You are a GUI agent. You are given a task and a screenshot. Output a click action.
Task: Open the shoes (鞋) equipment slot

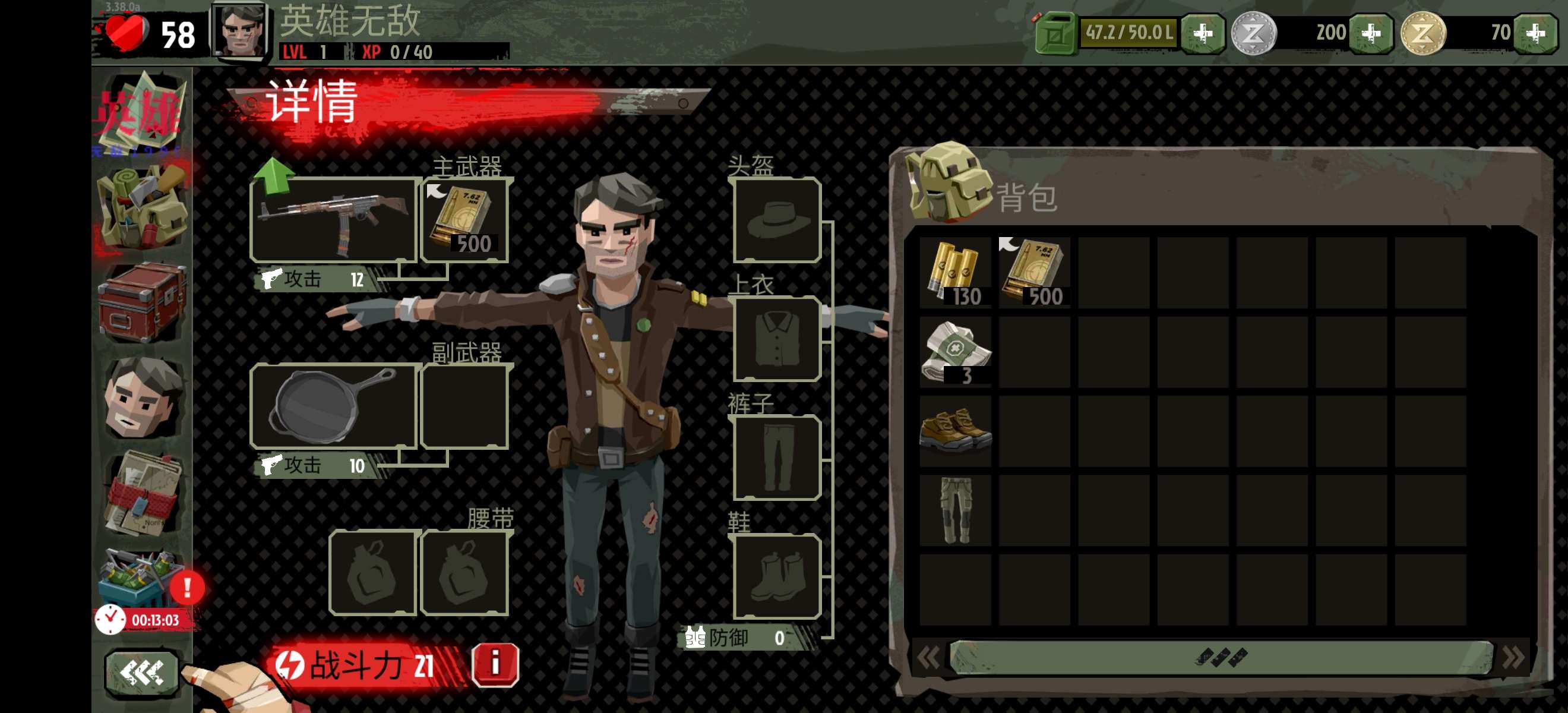777,576
